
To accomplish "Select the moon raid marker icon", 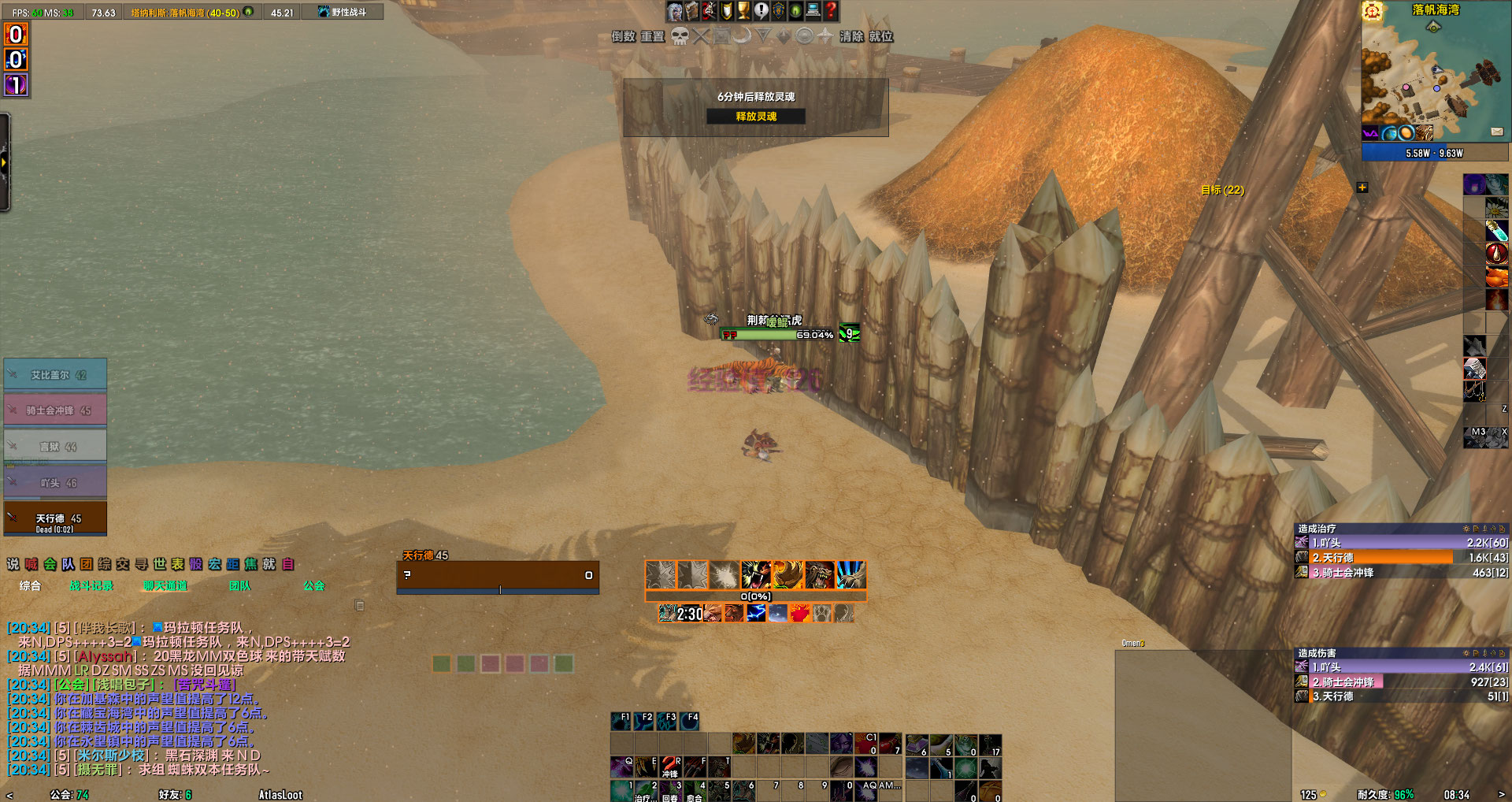I will [x=743, y=35].
